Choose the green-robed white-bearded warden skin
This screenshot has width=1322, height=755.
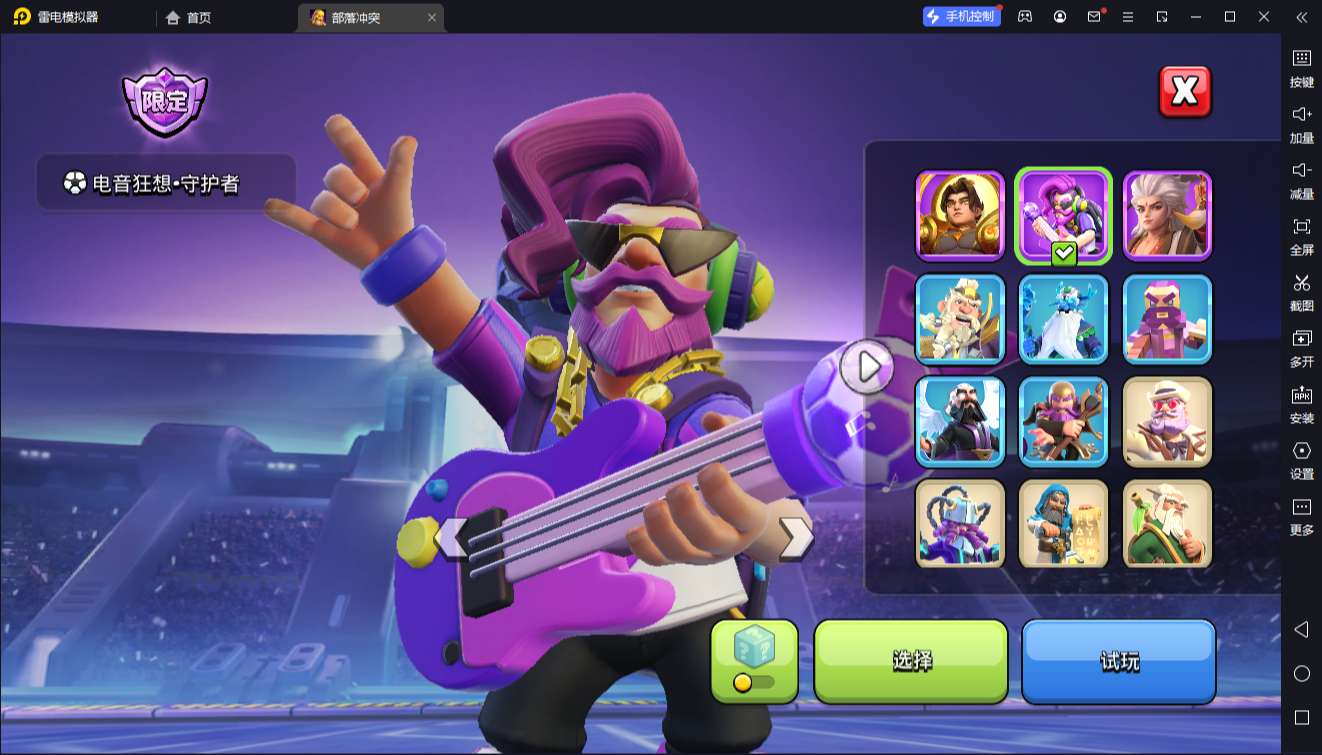point(1168,524)
